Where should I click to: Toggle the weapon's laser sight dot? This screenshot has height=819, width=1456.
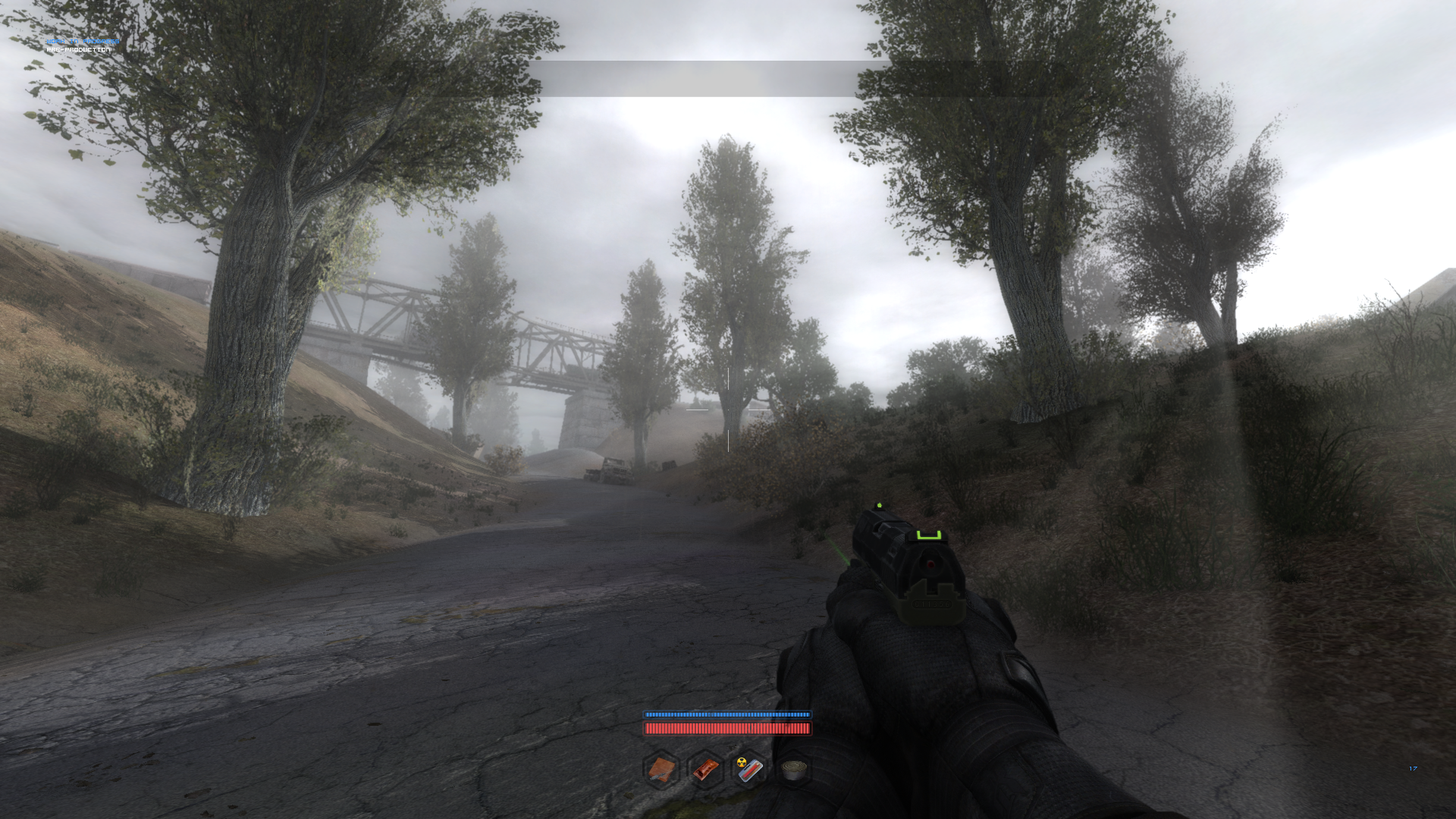[x=930, y=564]
